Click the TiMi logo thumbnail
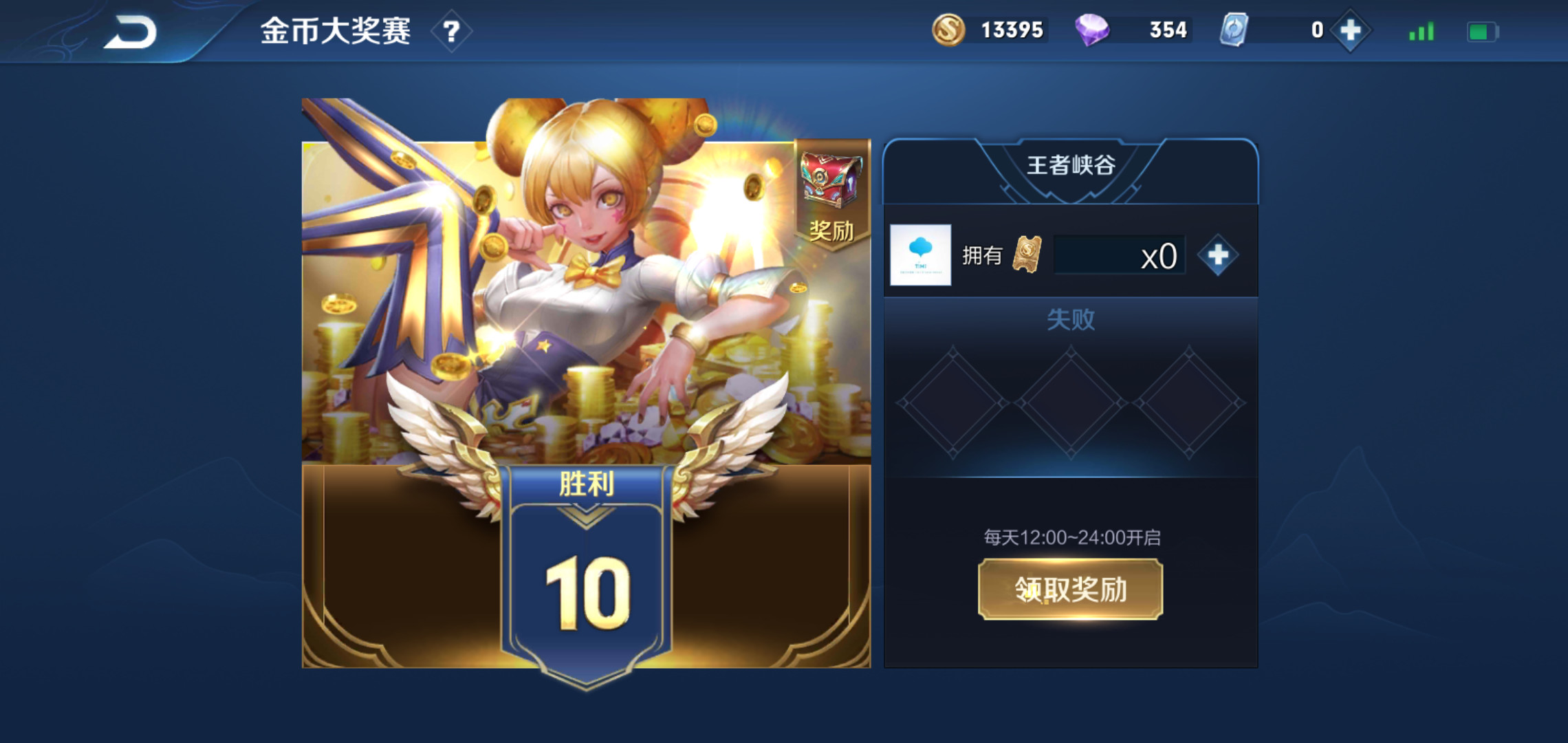1568x743 pixels. pyautogui.click(x=919, y=255)
